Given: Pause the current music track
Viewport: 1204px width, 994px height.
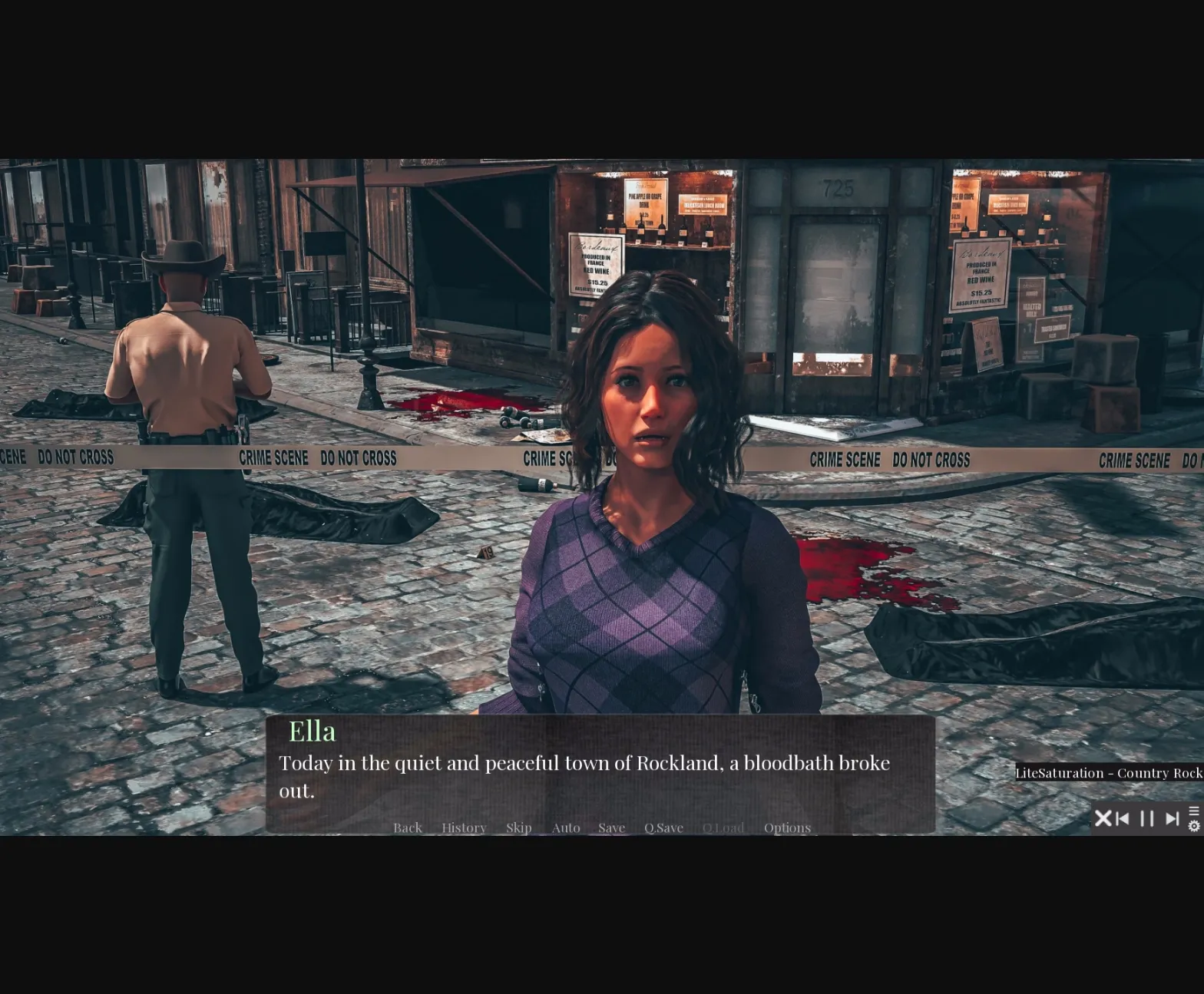Looking at the screenshot, I should pyautogui.click(x=1147, y=819).
